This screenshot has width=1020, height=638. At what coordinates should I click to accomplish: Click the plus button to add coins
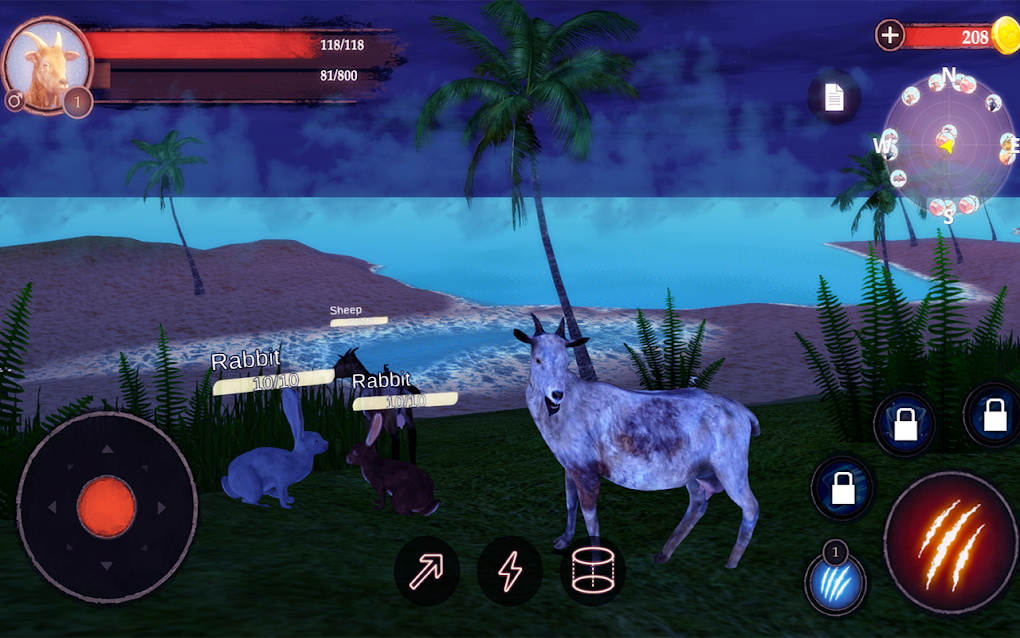tap(889, 36)
